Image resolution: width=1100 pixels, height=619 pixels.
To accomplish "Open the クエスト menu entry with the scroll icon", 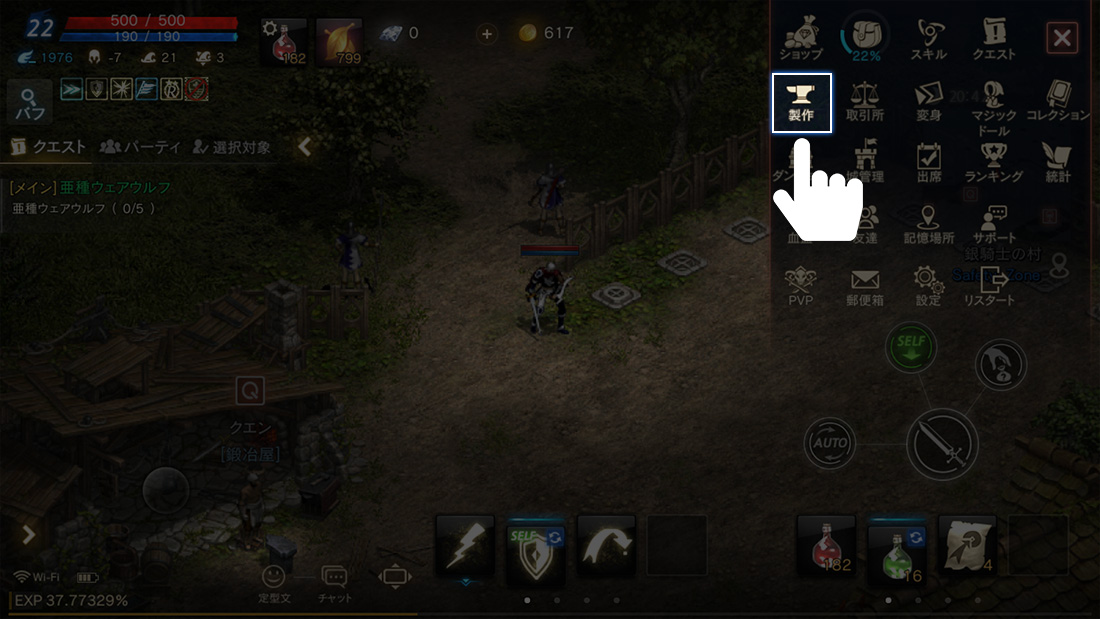I will [x=994, y=40].
